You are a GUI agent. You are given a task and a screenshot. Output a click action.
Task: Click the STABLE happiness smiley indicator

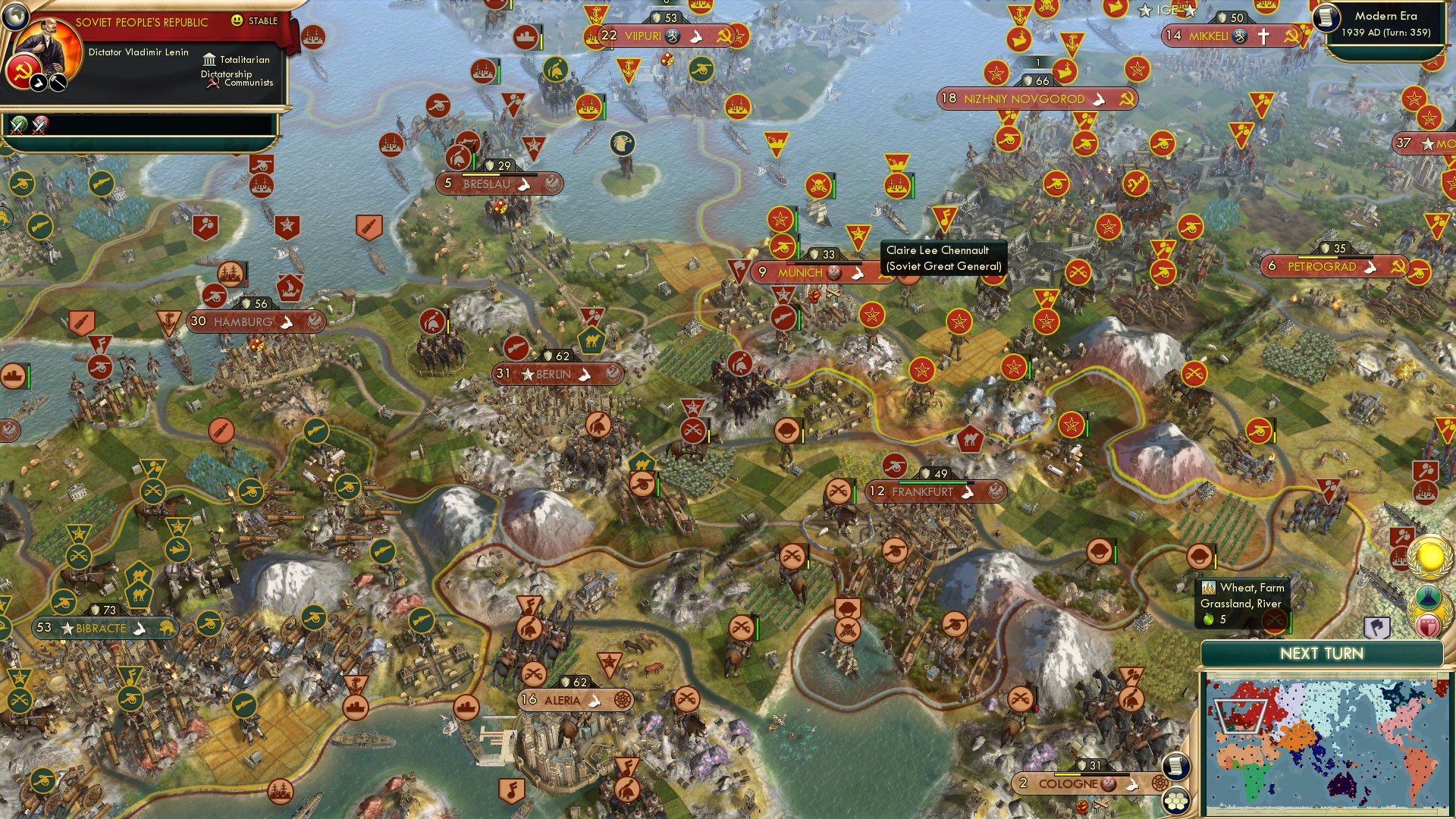click(237, 20)
